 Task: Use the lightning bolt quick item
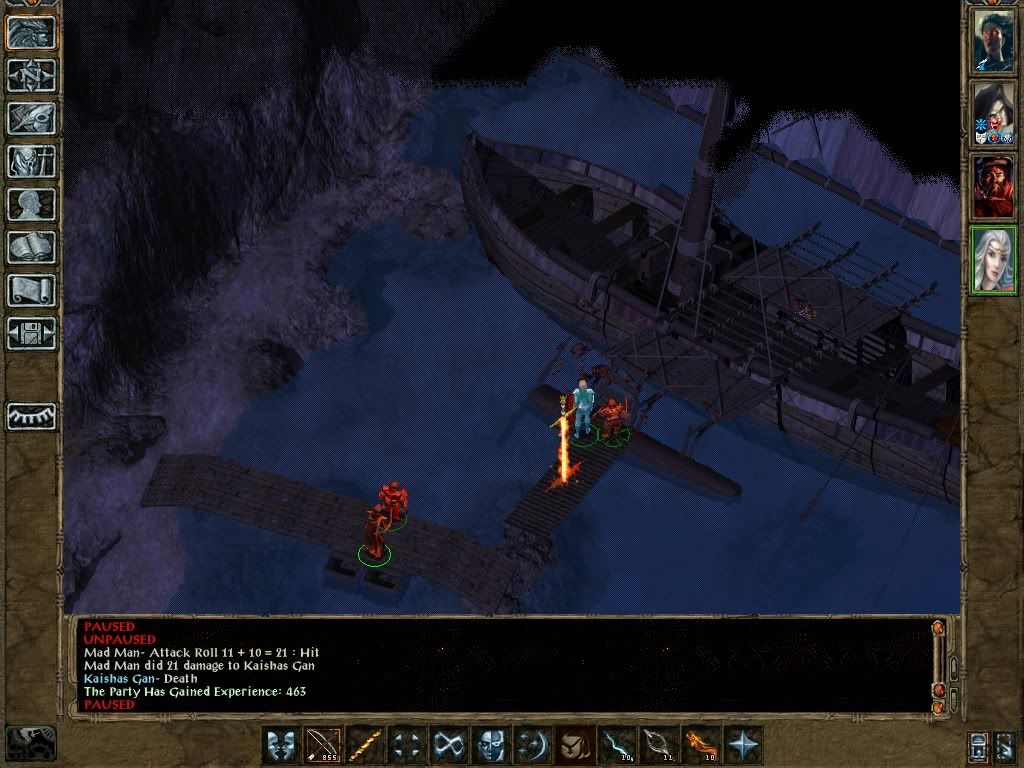pyautogui.click(x=617, y=746)
